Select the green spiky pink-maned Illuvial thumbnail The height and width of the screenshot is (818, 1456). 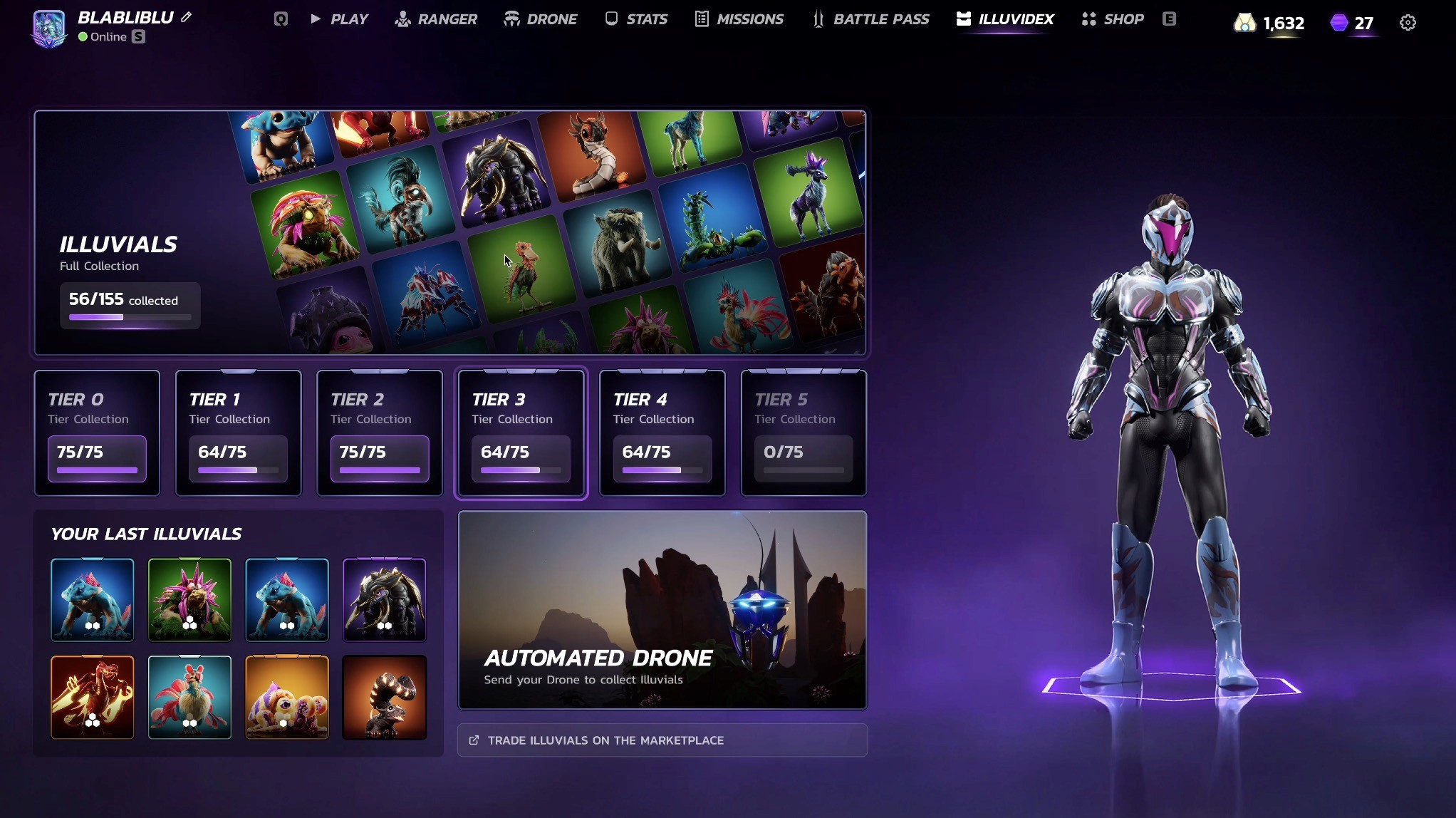pos(189,599)
